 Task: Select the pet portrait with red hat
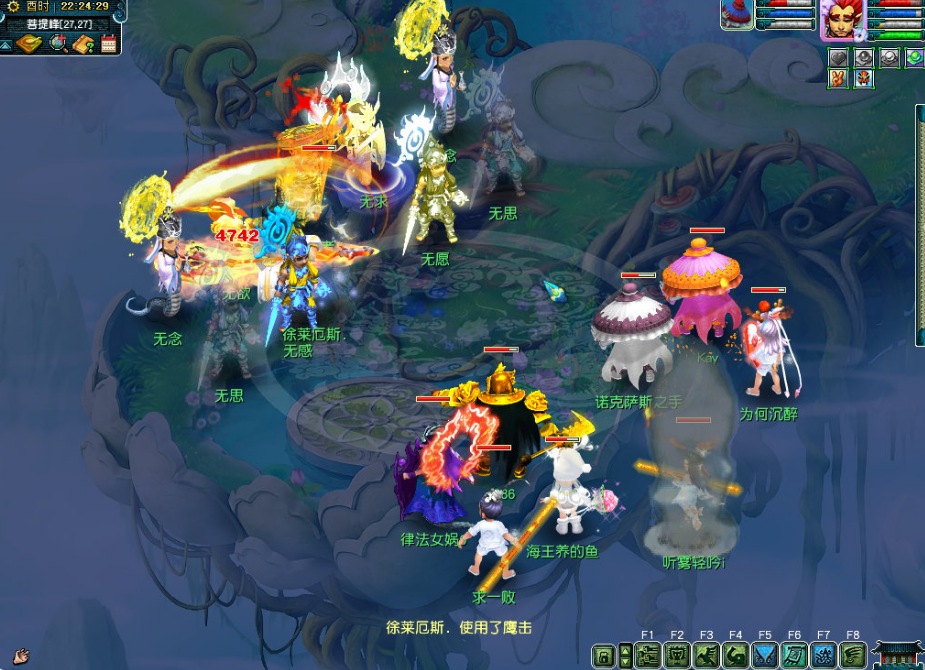click(737, 15)
